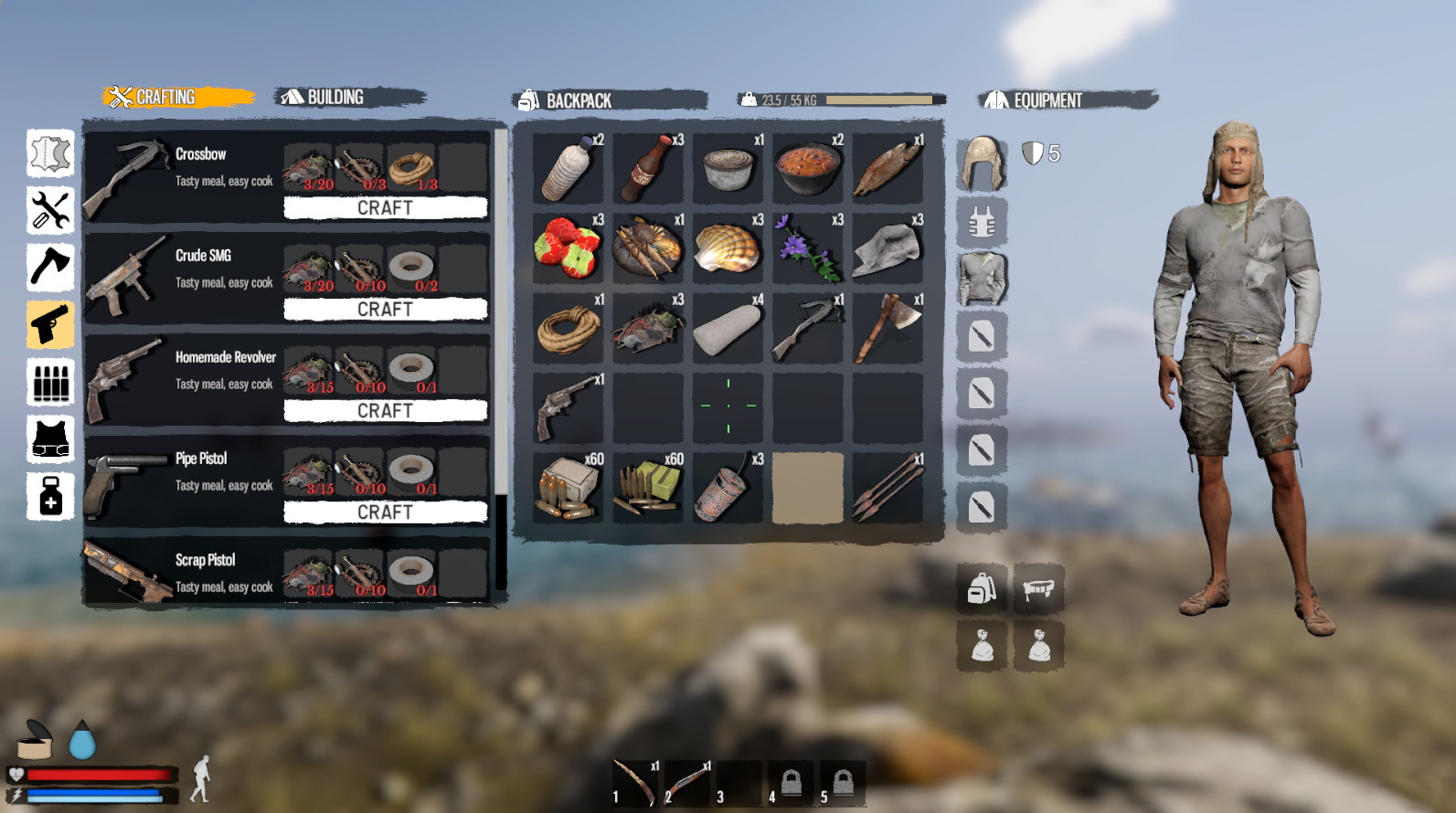Unlock hotbar slot 4
Viewport: 1456px width, 813px height.
792,782
